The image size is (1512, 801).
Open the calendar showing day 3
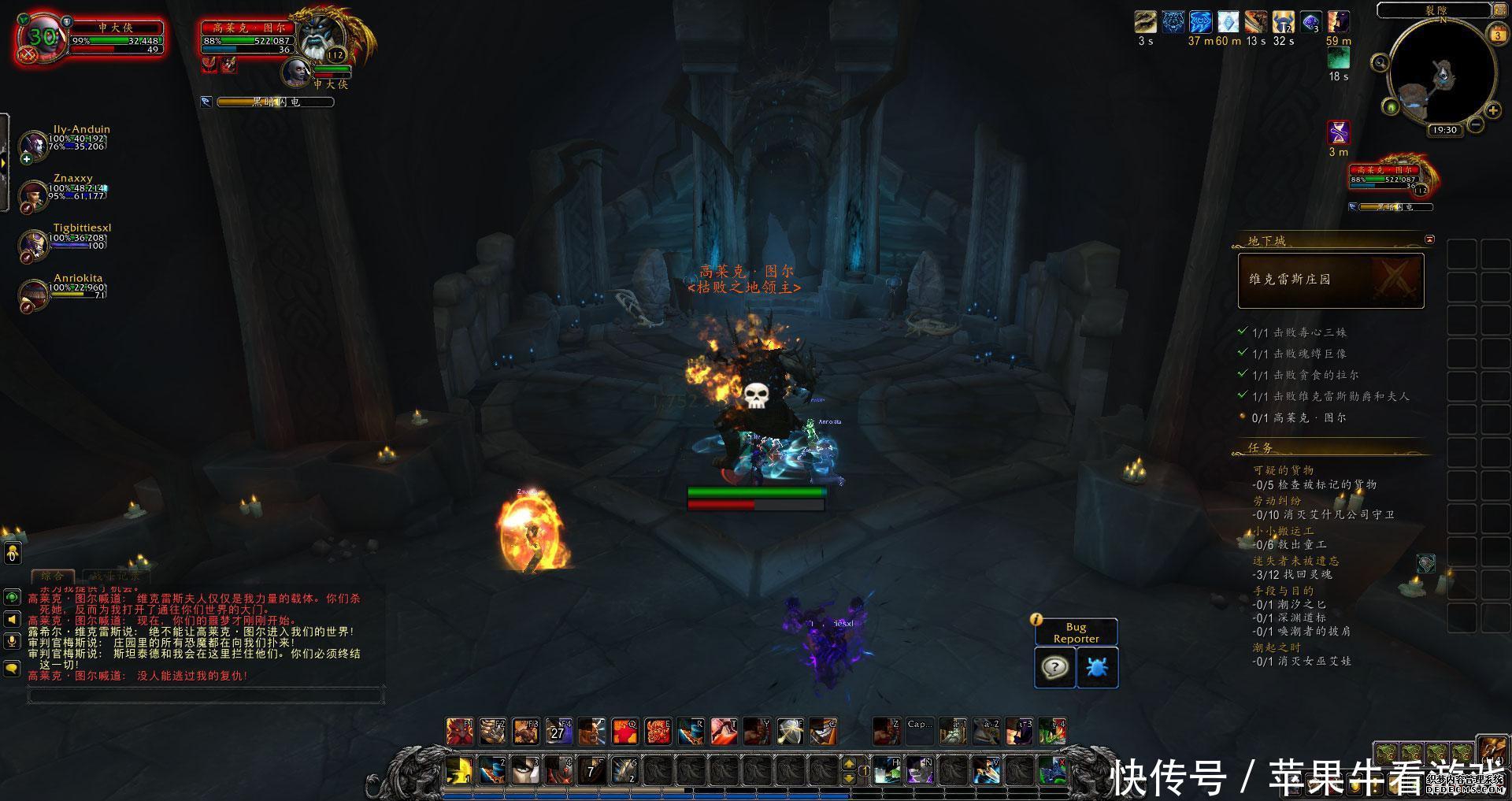click(1498, 35)
